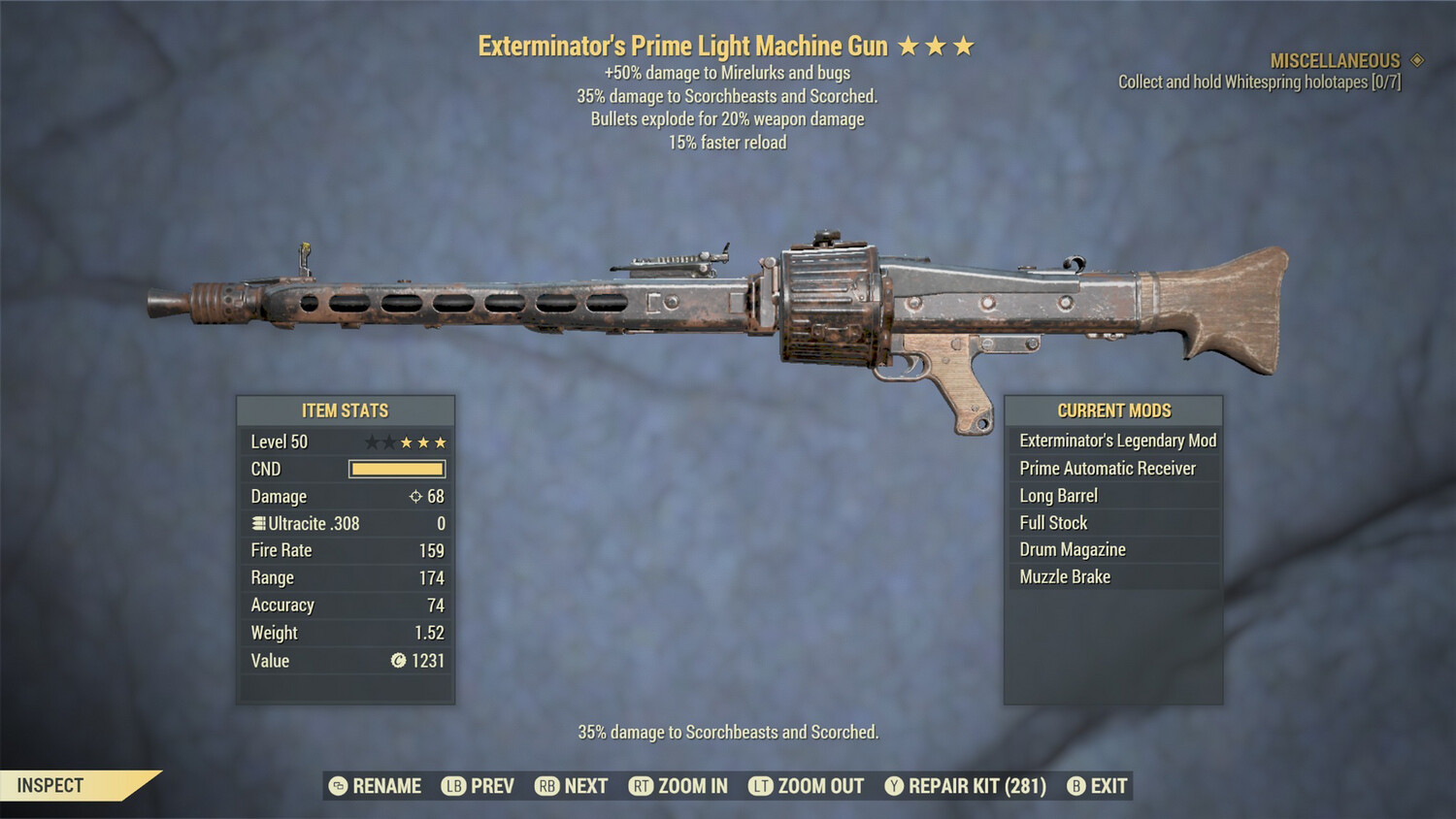This screenshot has height=819, width=1456.
Task: Select the LT Zoom Out icon
Action: coord(760,786)
